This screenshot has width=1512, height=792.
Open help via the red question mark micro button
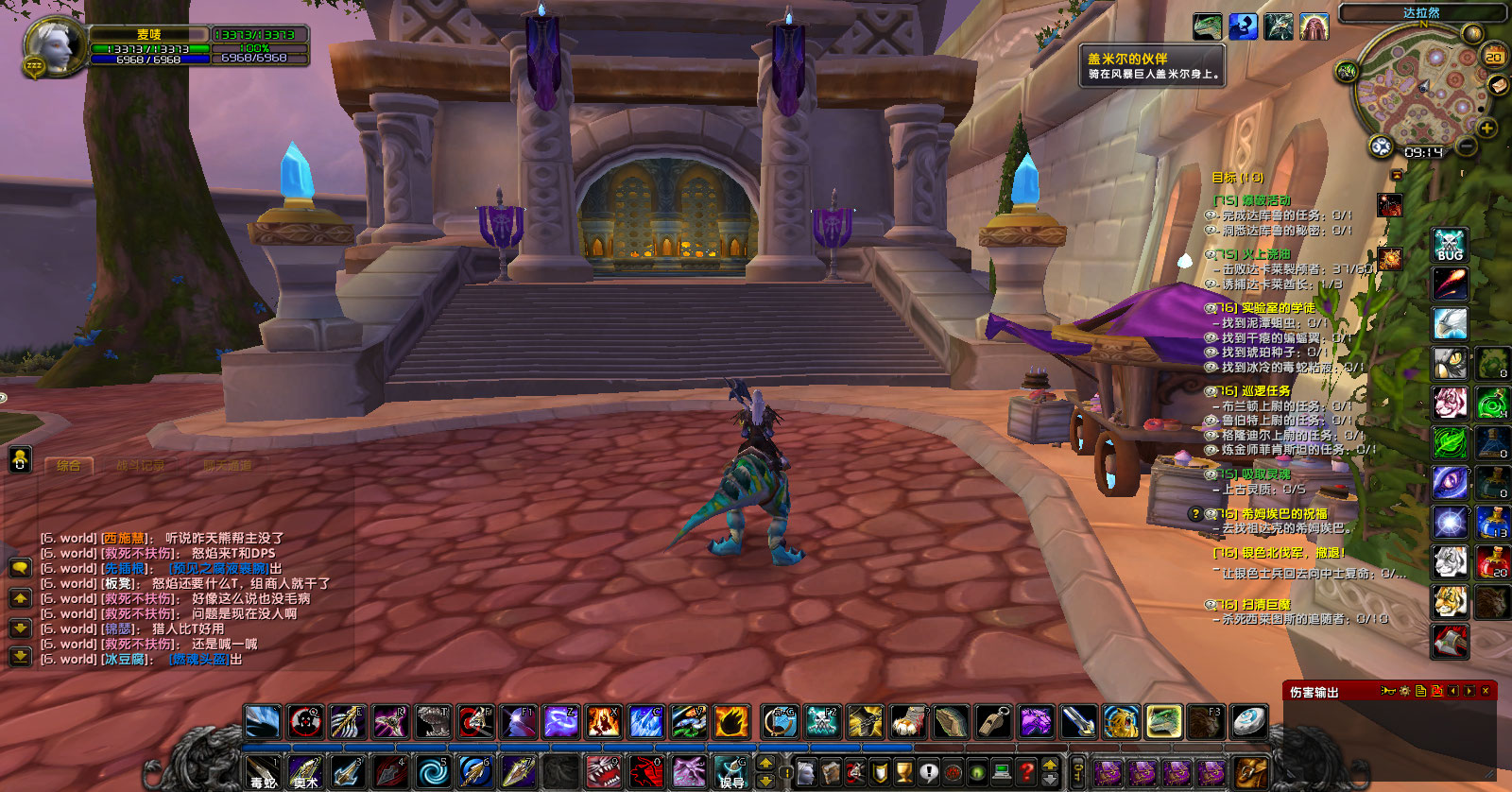click(1028, 771)
